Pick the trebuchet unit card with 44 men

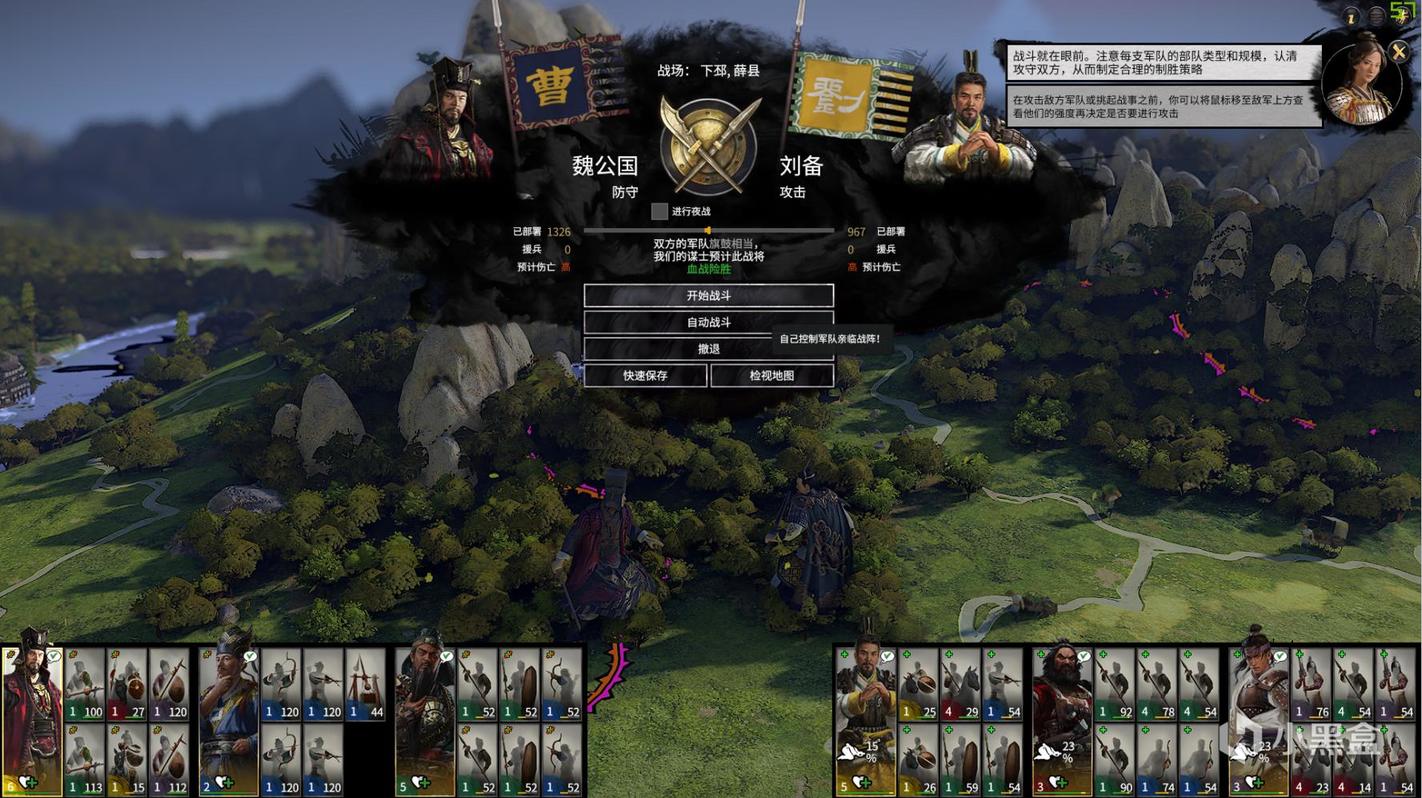[x=365, y=685]
